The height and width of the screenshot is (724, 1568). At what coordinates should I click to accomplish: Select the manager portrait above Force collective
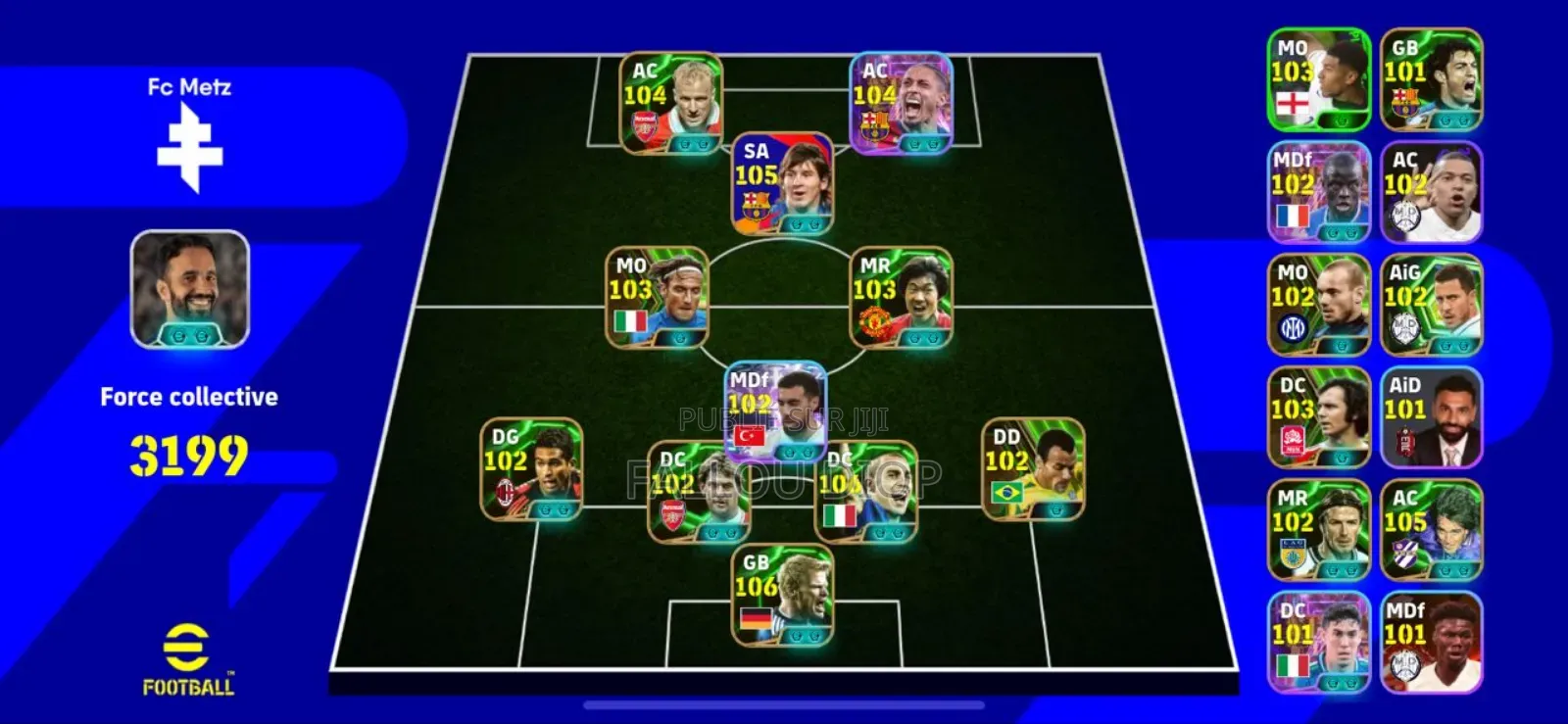(x=189, y=287)
